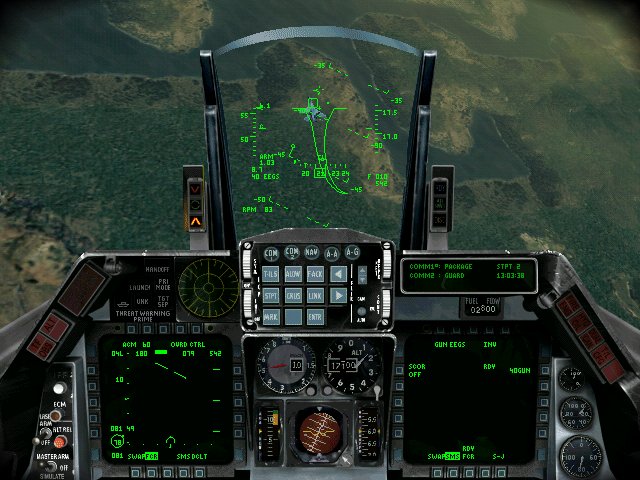Activate the A-G air-to-ground mode button

pyautogui.click(x=353, y=253)
